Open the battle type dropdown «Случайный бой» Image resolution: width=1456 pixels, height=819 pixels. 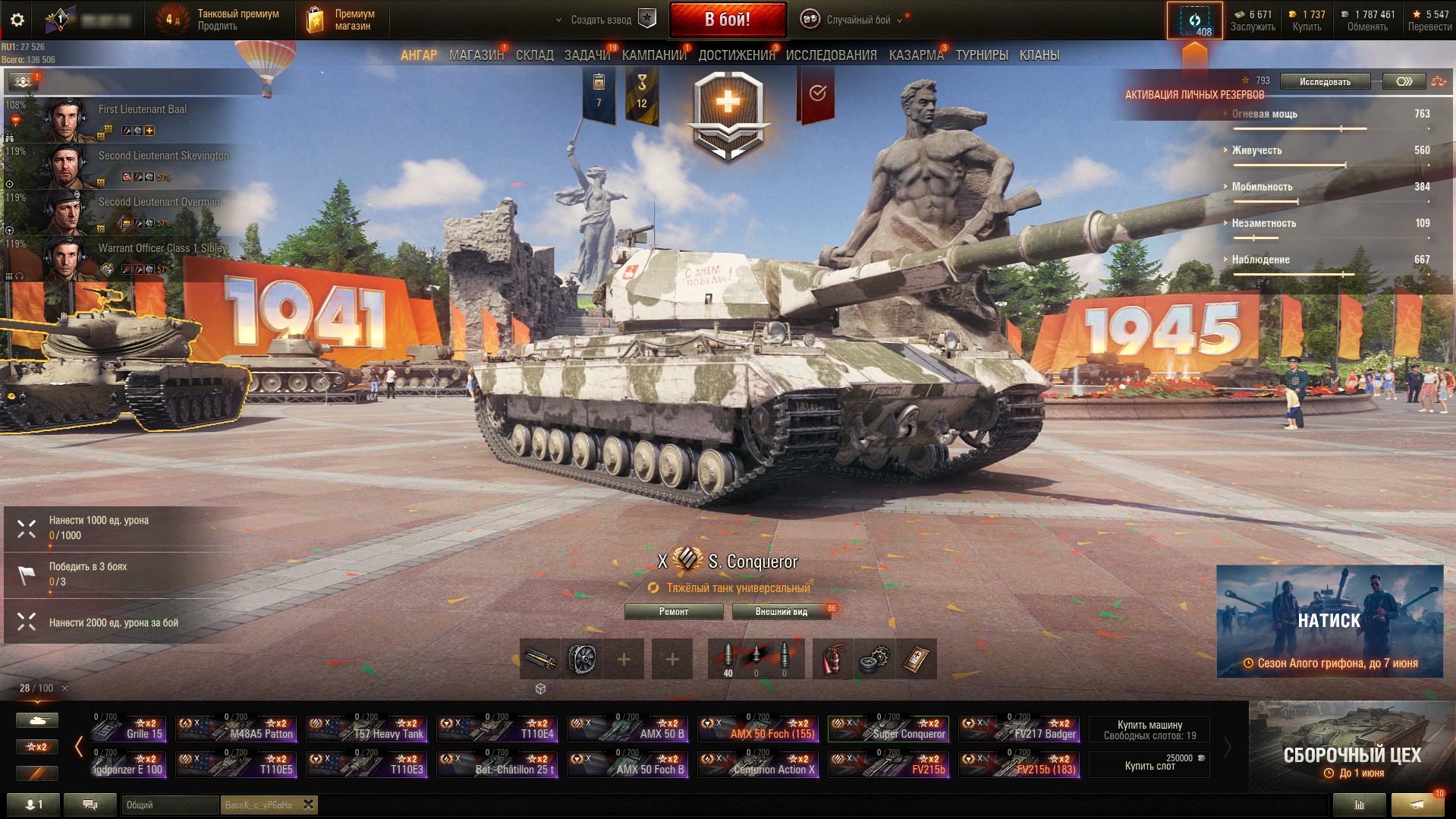pyautogui.click(x=858, y=20)
